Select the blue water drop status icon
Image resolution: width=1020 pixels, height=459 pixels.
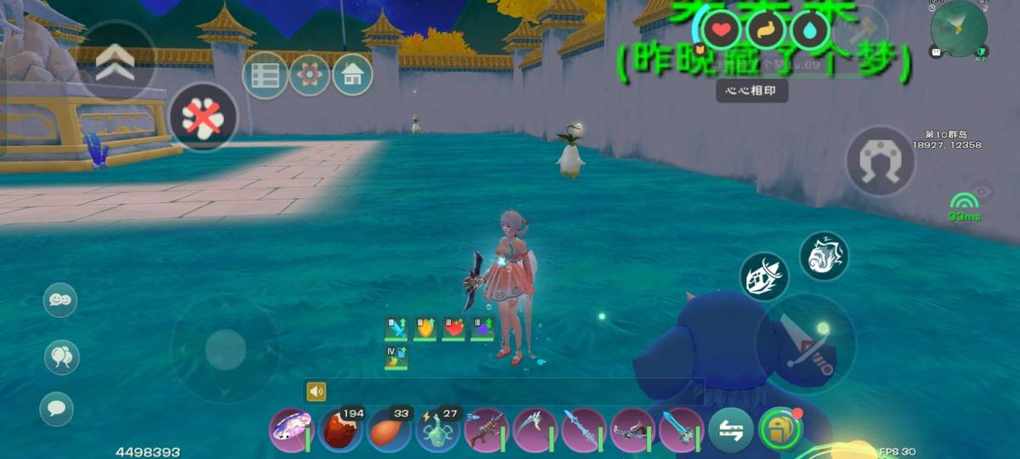tap(809, 30)
